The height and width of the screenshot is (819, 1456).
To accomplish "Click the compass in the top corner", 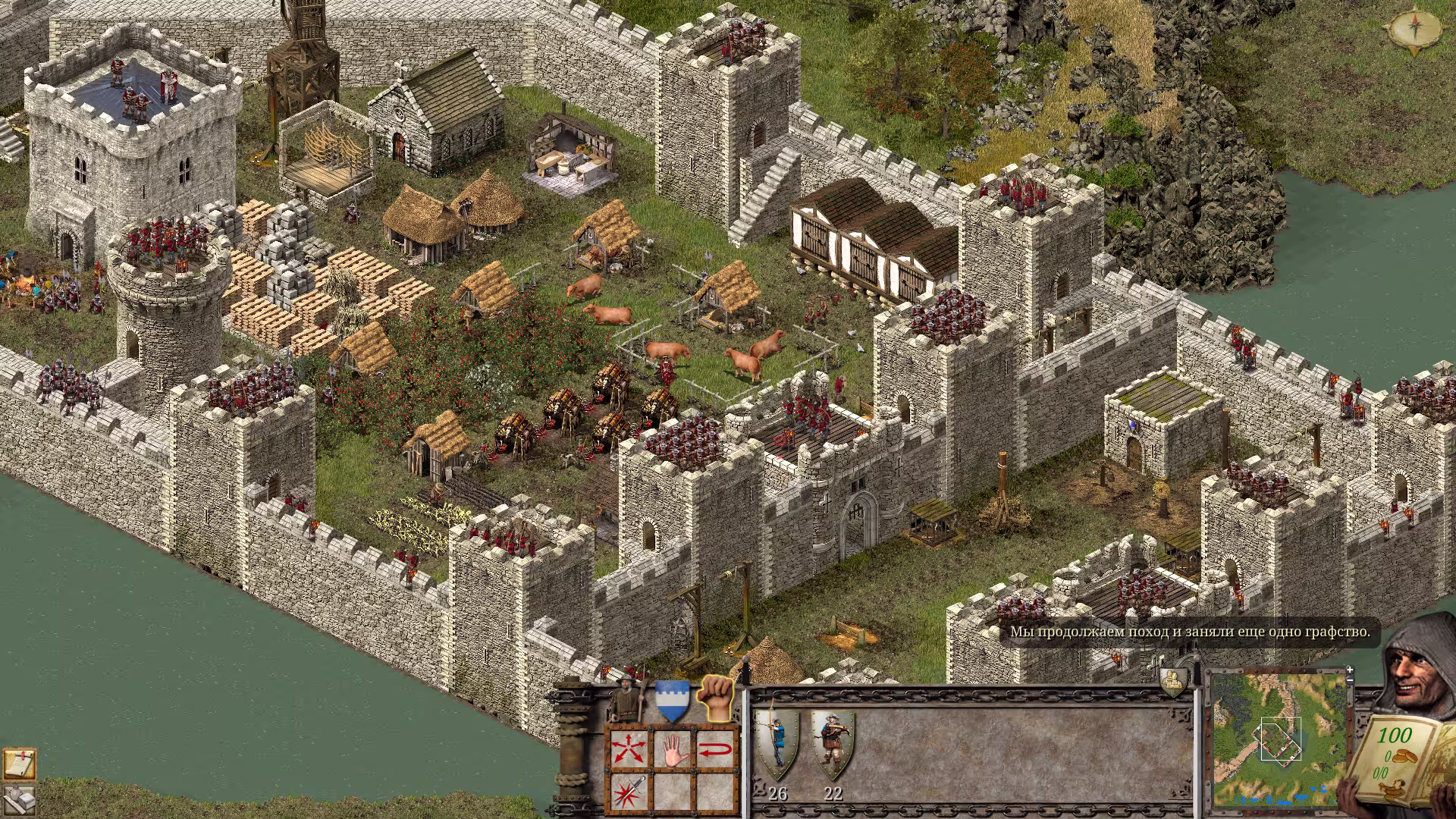I will tap(1414, 30).
